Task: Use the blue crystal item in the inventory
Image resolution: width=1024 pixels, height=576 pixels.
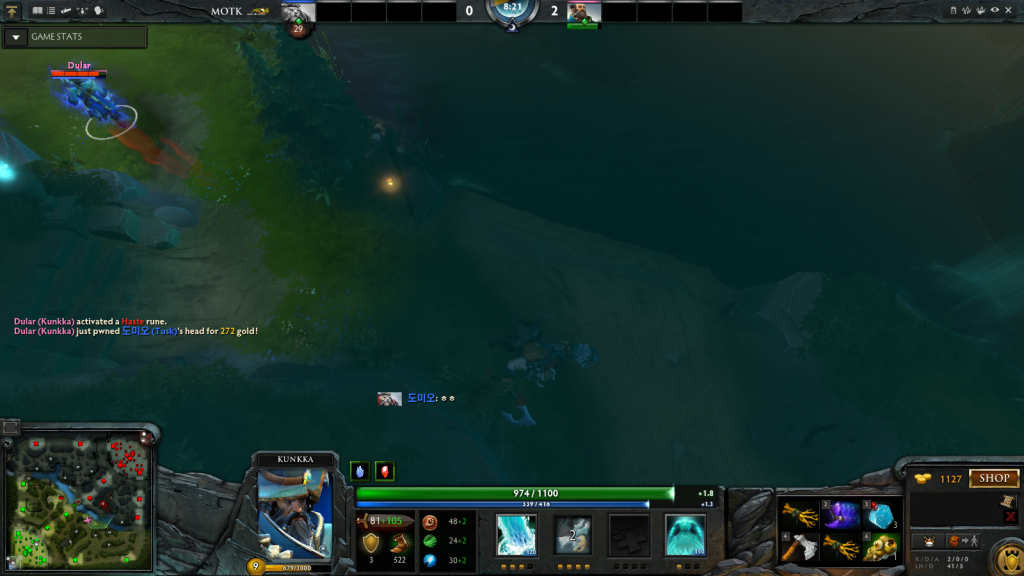Action: 880,516
